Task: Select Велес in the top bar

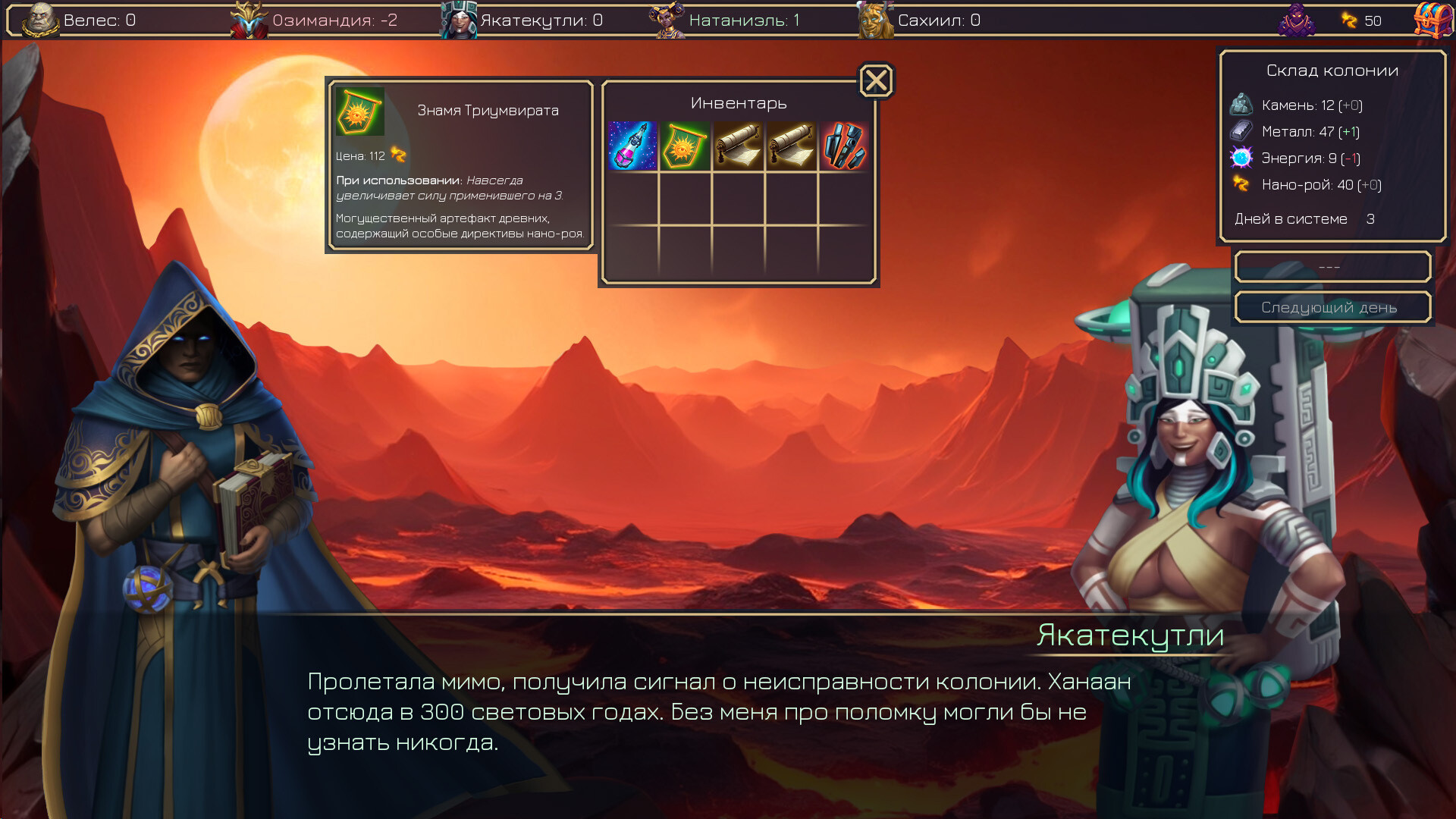Action: pos(80,20)
